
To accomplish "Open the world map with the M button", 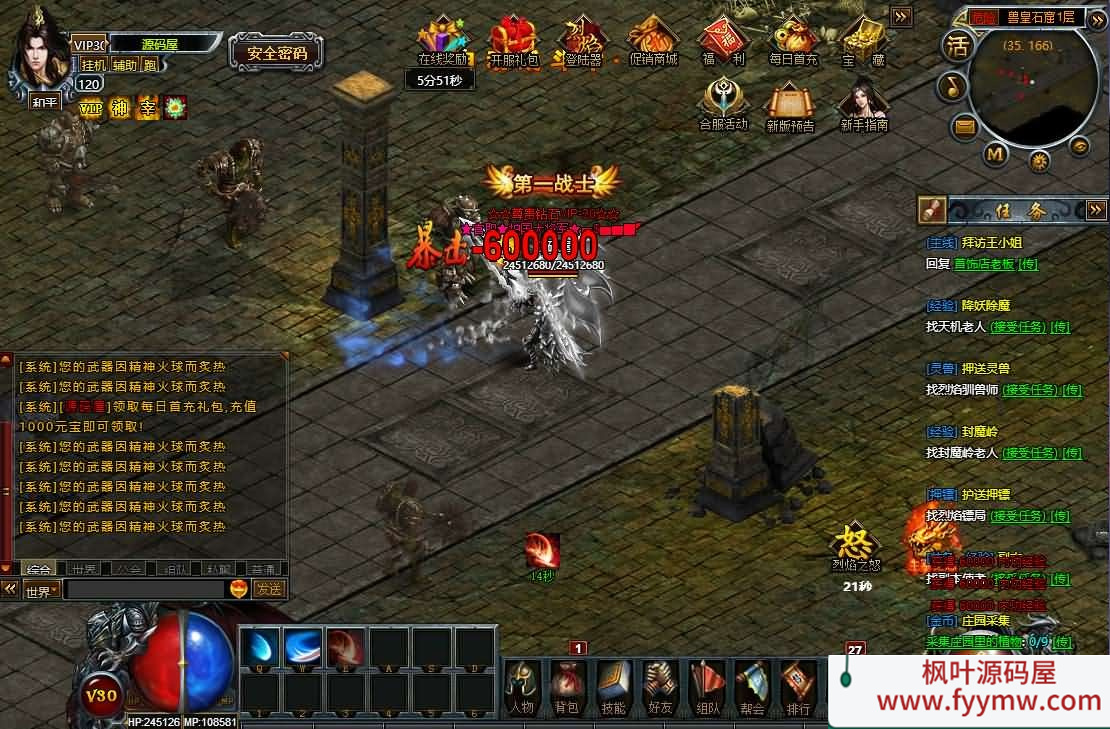I will 995,154.
